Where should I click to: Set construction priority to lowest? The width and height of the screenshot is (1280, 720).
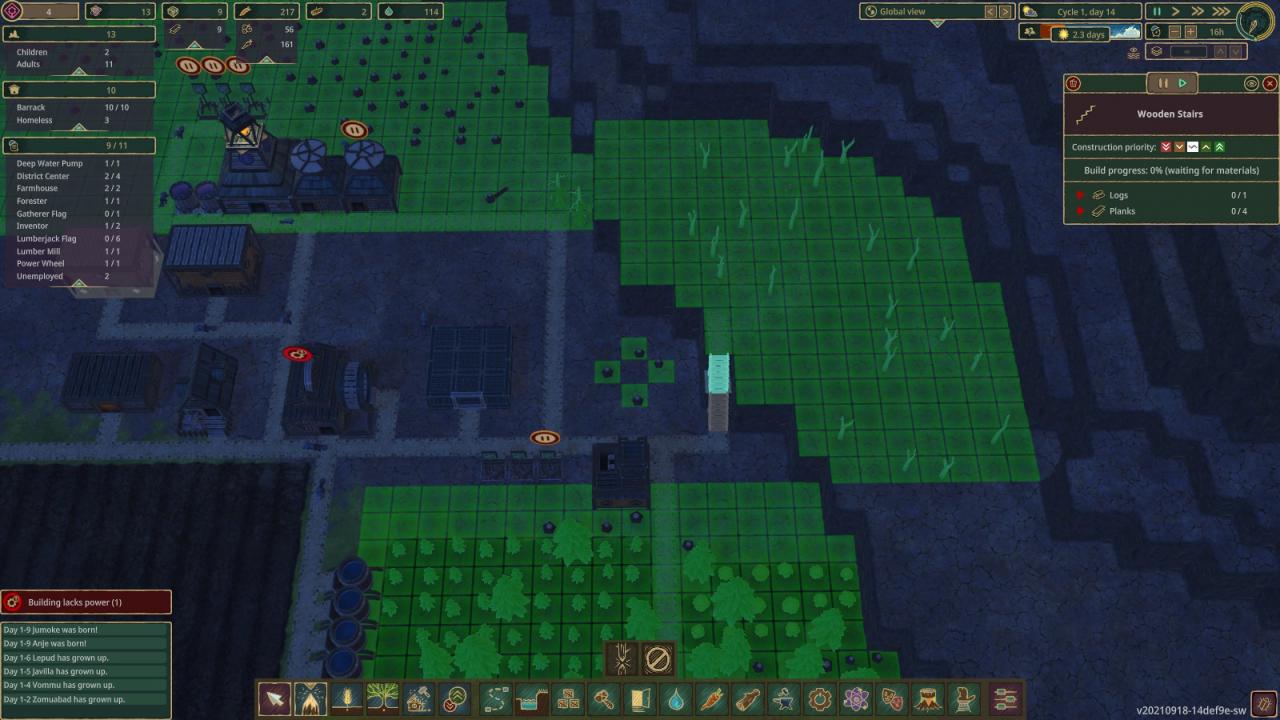(x=1166, y=147)
